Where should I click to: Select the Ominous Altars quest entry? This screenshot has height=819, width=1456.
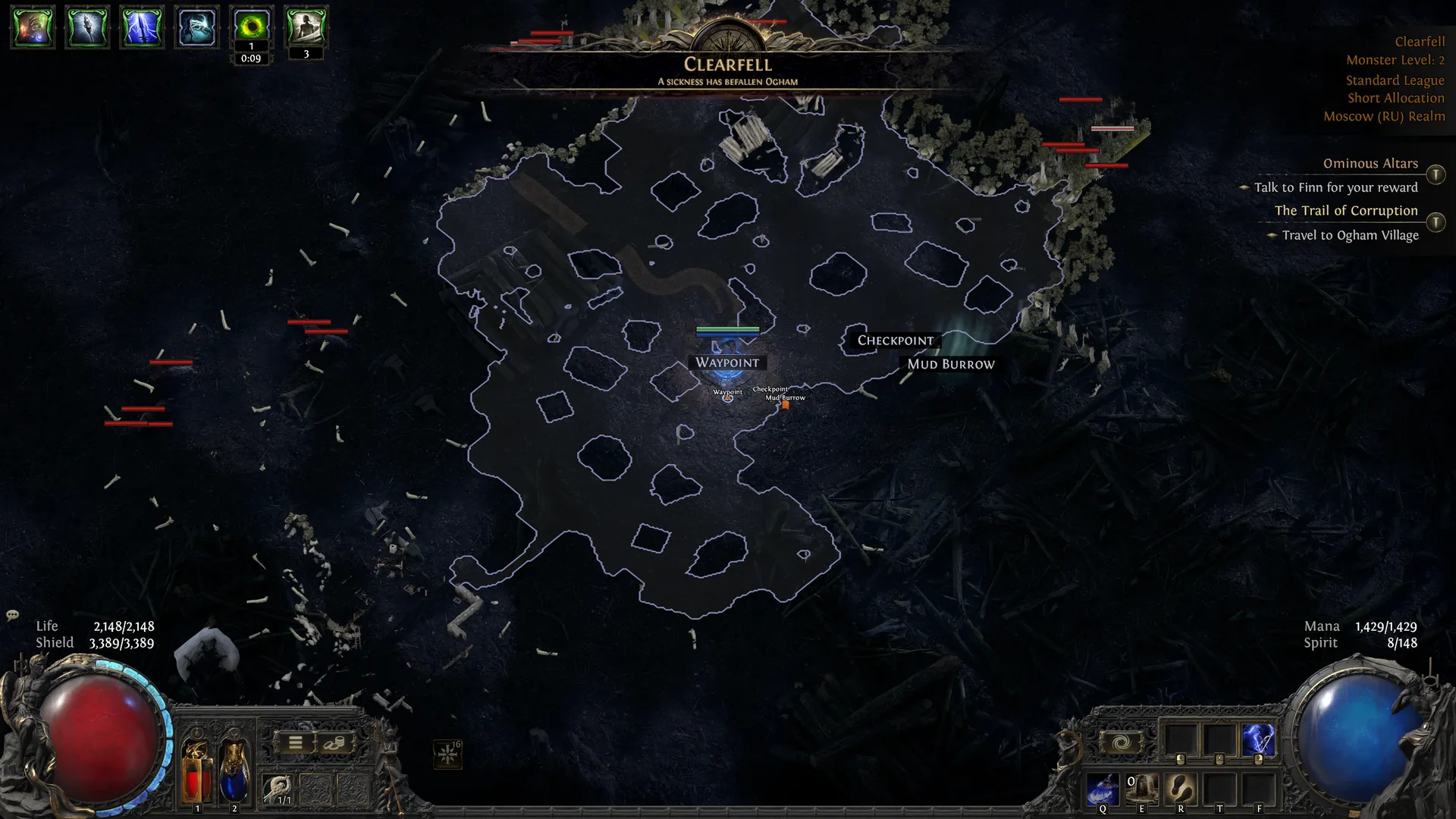pyautogui.click(x=1370, y=164)
